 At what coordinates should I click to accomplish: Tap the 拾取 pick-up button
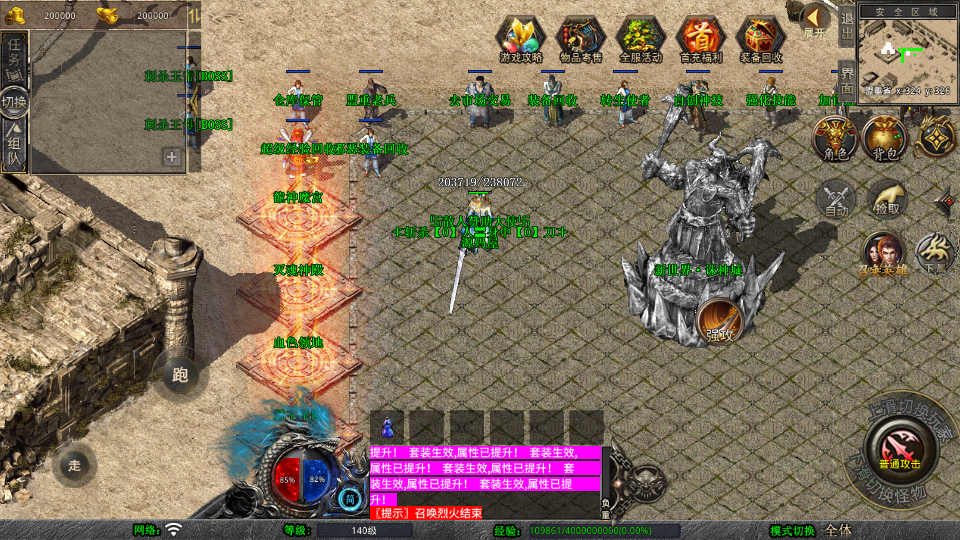click(886, 198)
